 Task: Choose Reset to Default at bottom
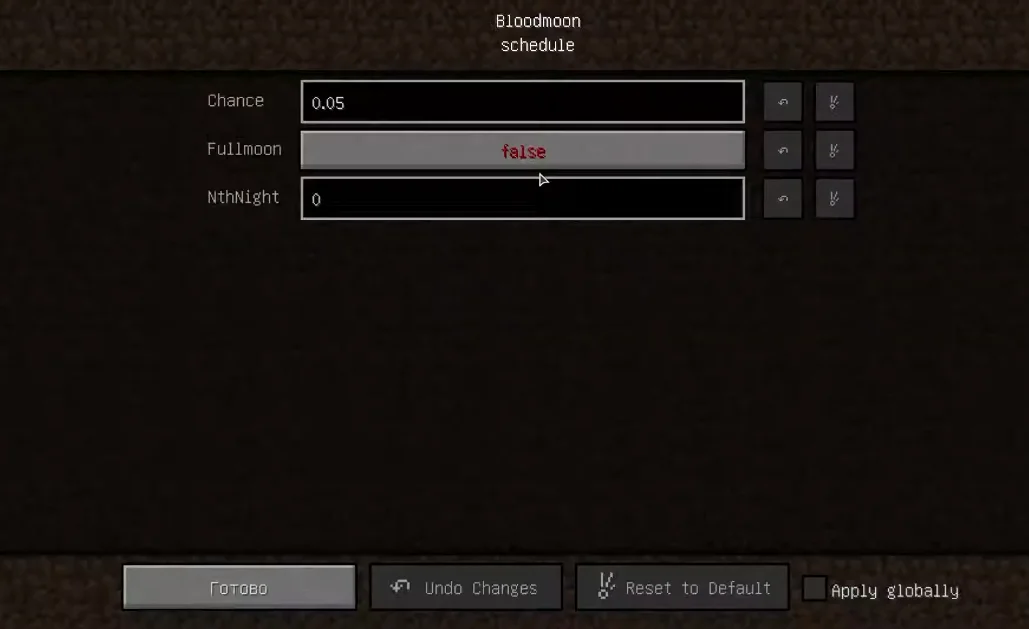[x=682, y=588]
